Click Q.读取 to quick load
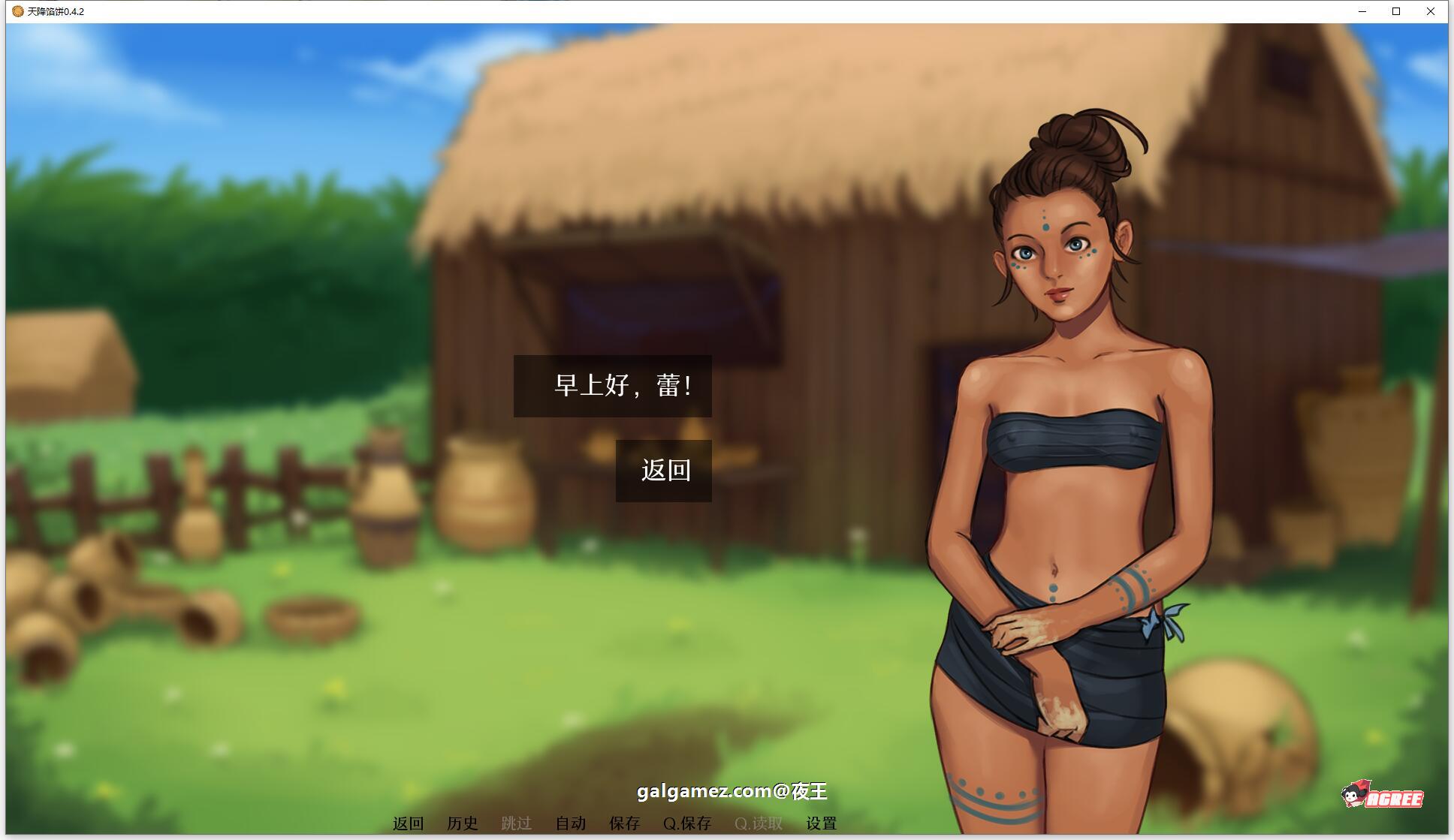This screenshot has width=1454, height=840. click(759, 823)
